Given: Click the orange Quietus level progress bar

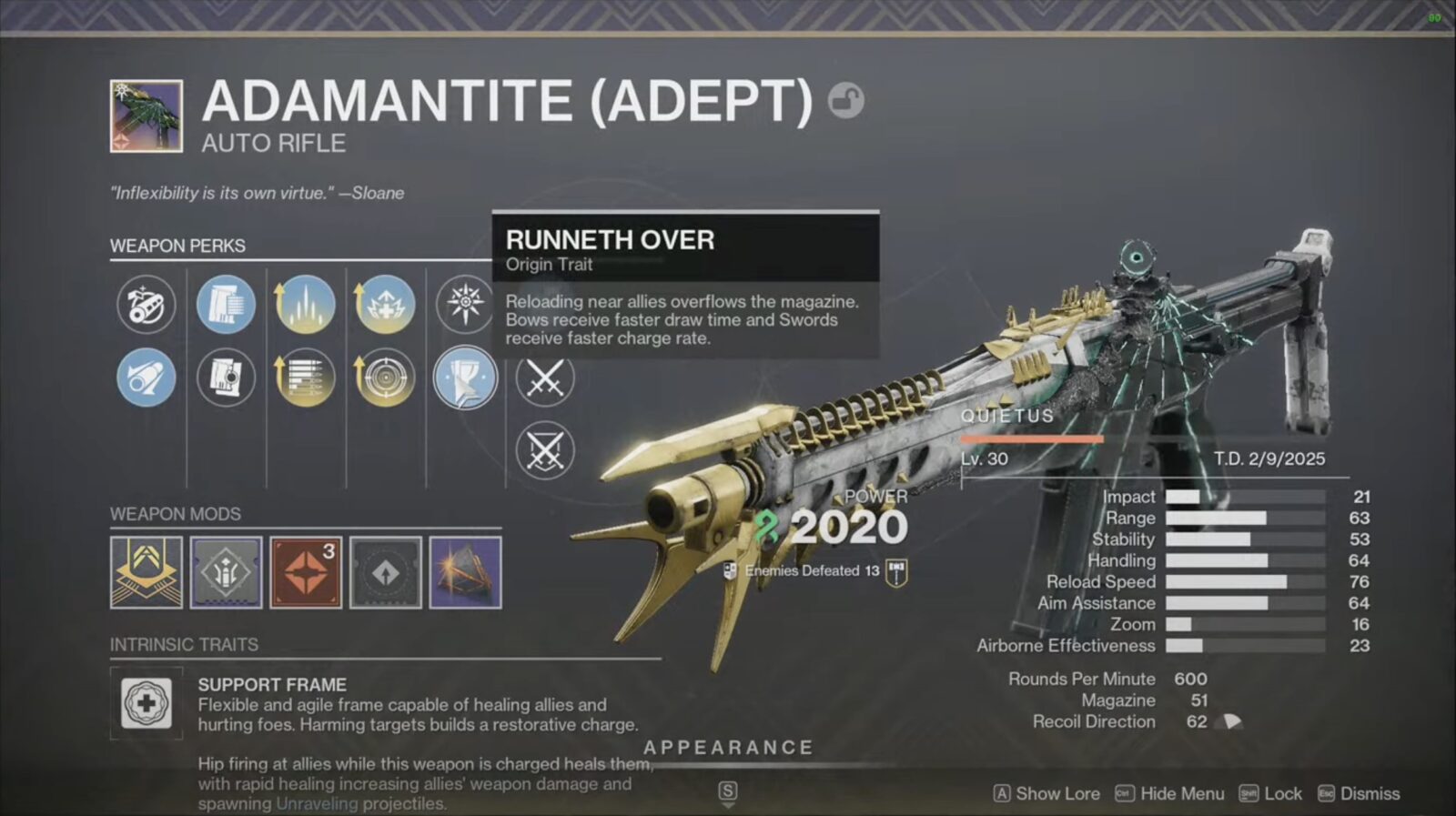Looking at the screenshot, I should (1033, 438).
